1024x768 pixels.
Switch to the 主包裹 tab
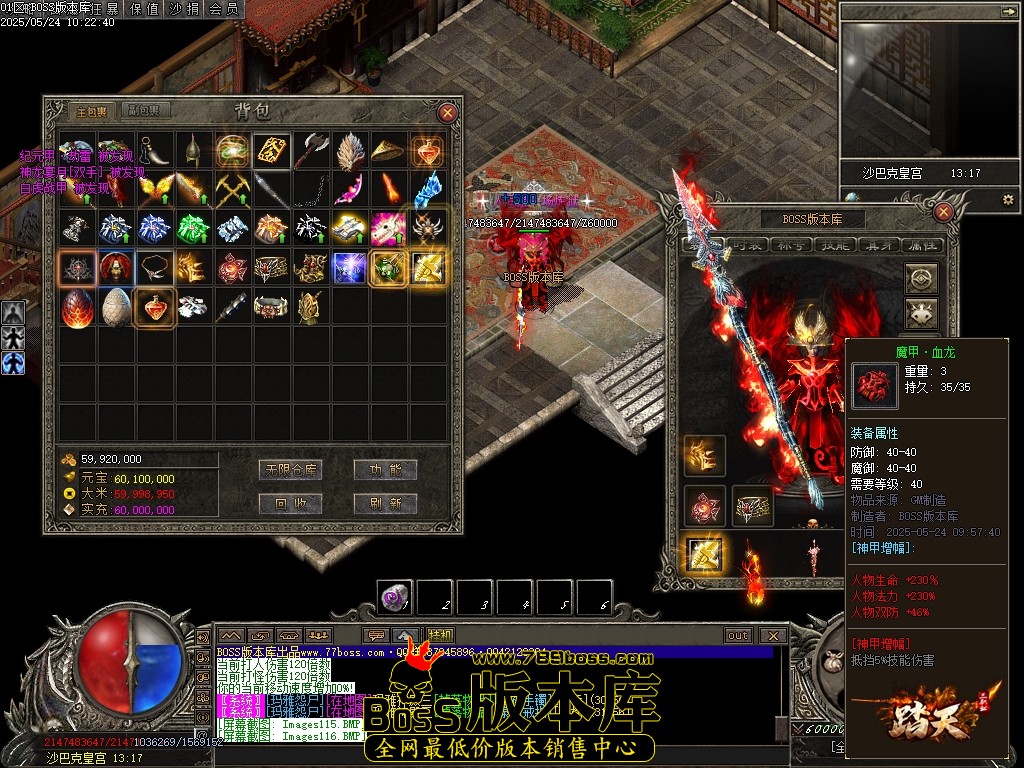[90, 111]
